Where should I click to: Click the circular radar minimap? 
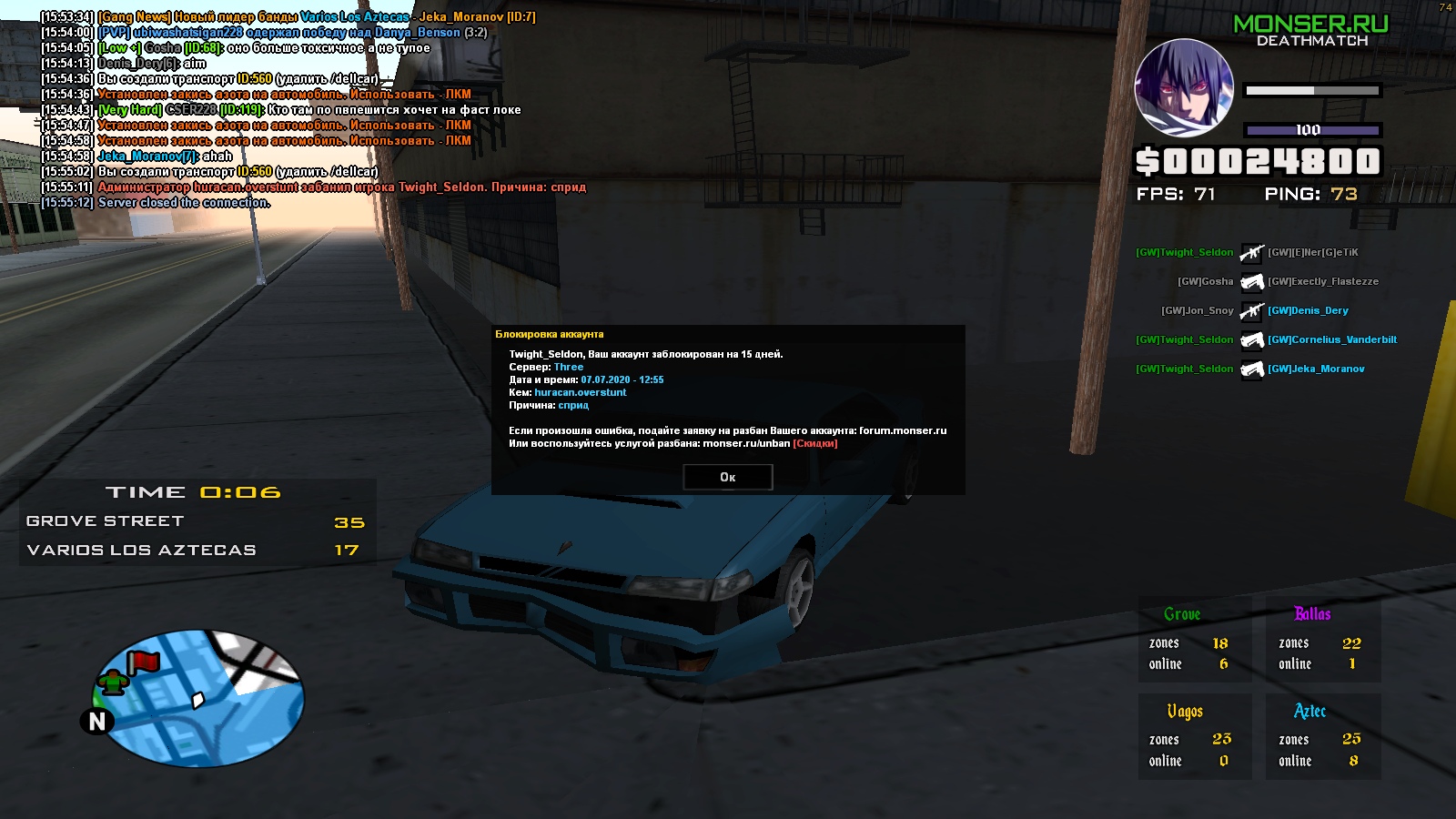[x=198, y=698]
